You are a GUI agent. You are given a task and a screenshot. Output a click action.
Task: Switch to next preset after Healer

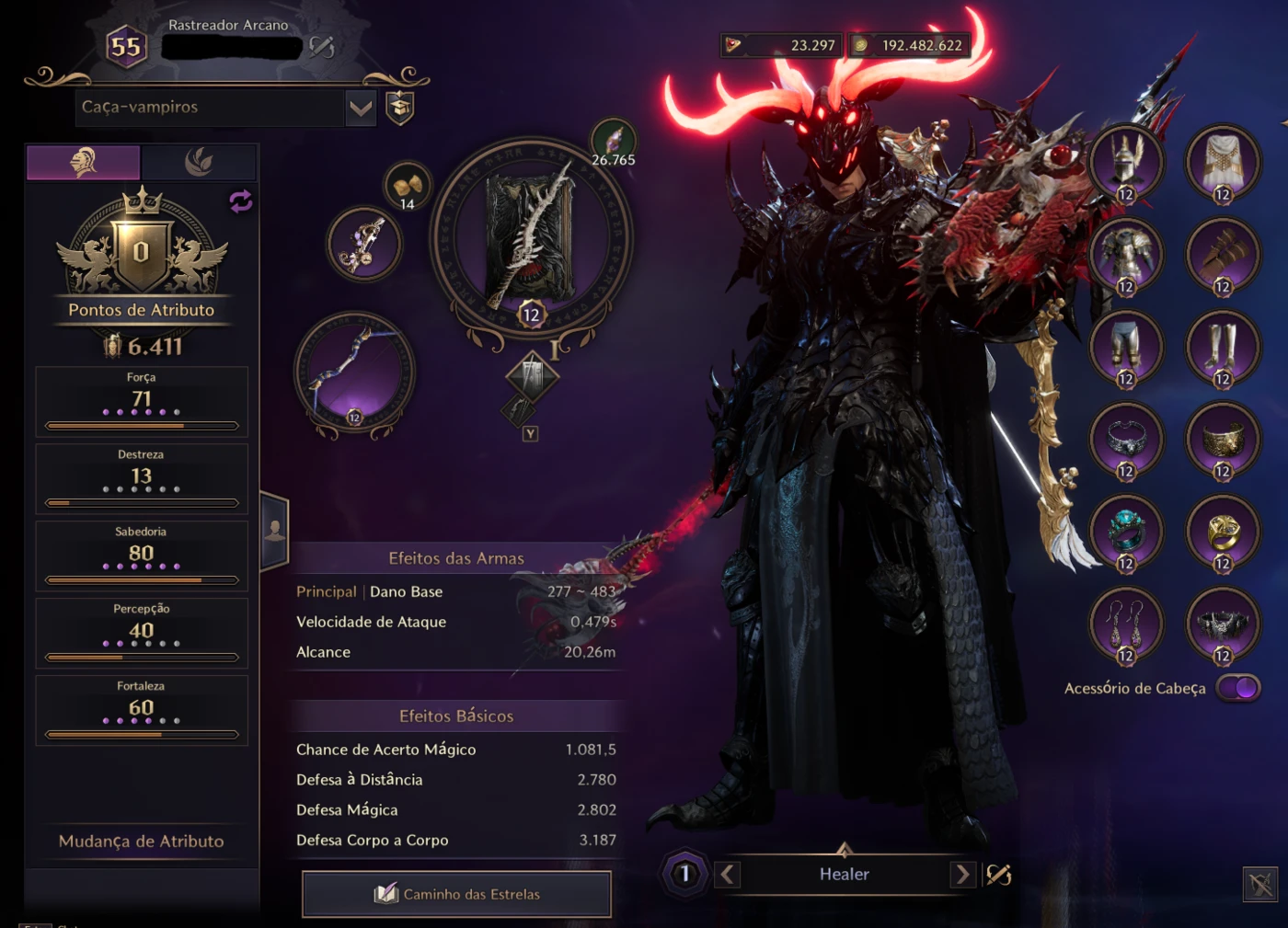tap(962, 874)
